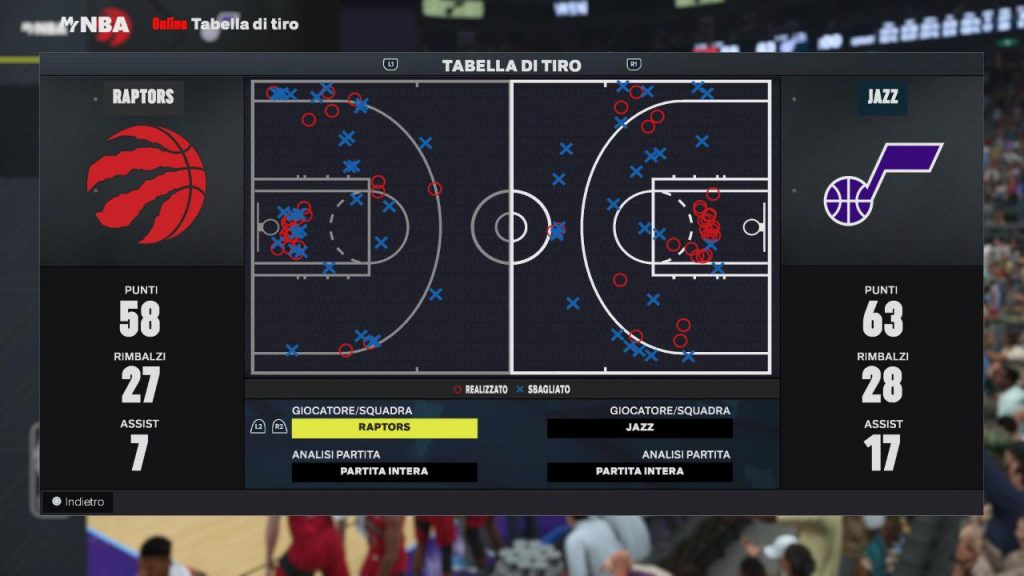Screen dimensions: 1024x576
Task: Open the PARTITA INTERA selector below JAZZ
Action: click(640, 472)
